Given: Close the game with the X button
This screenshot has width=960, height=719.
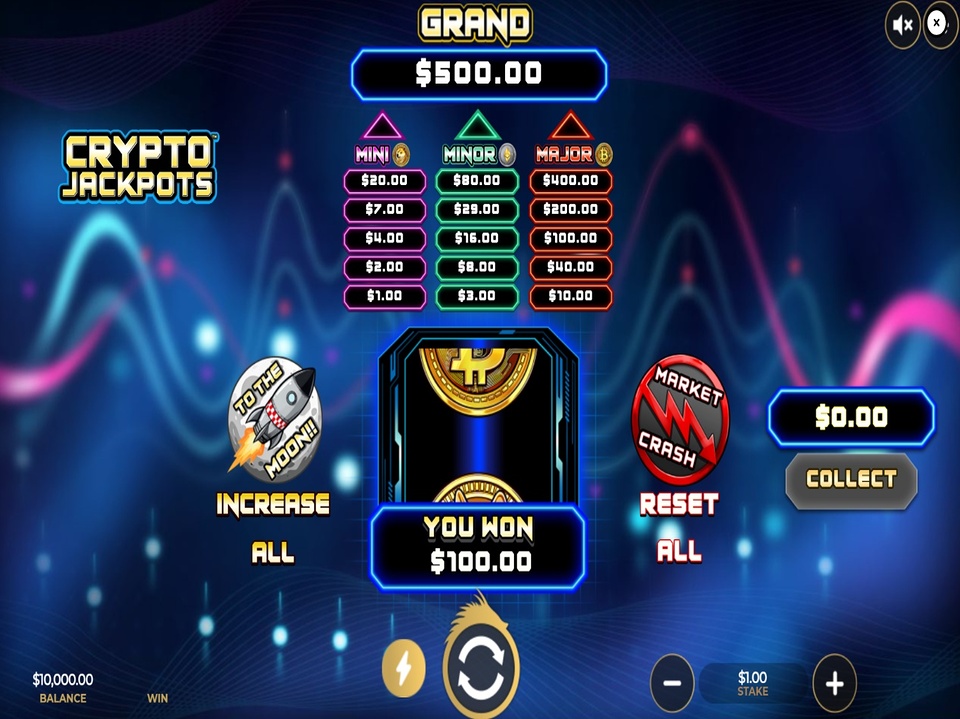Looking at the screenshot, I should point(939,23).
